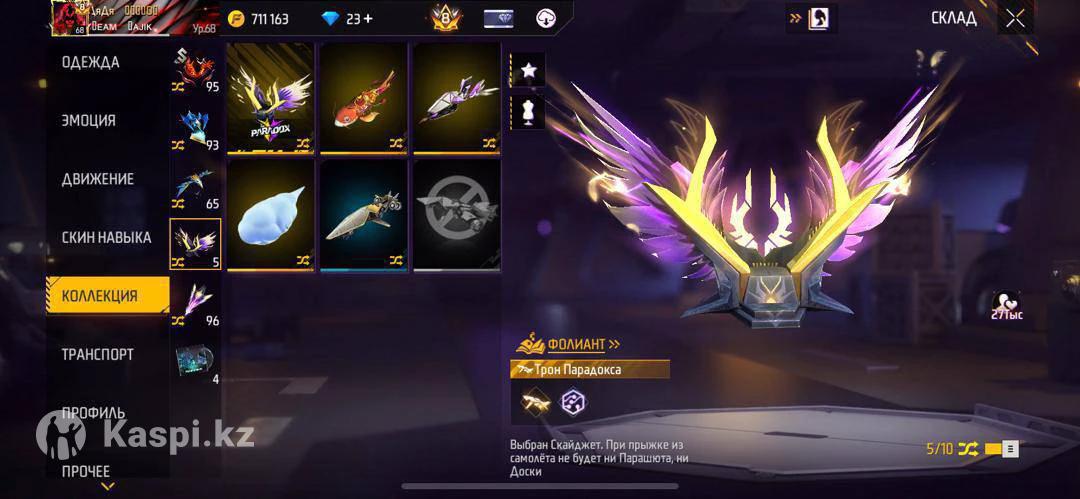1080x499 pixels.
Task: Open the Одежда (Clothing) category
Action: click(90, 62)
